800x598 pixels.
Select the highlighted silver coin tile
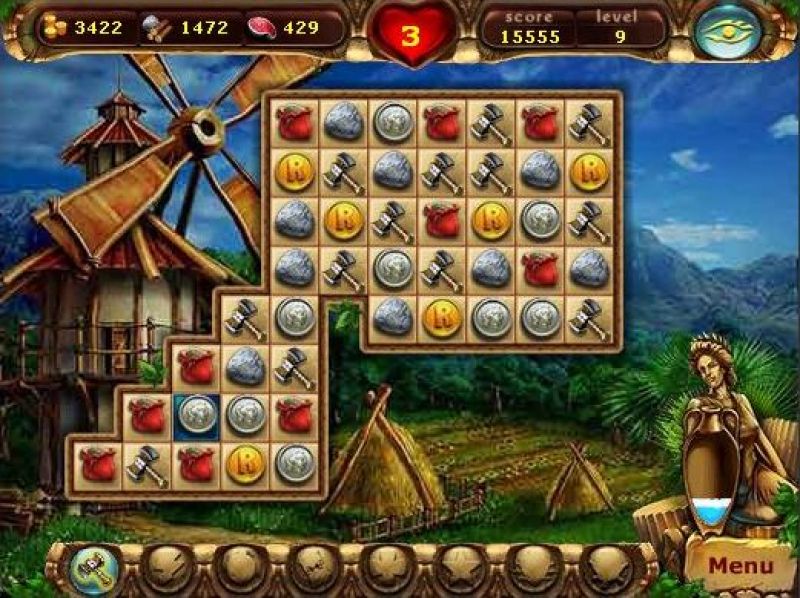click(196, 415)
